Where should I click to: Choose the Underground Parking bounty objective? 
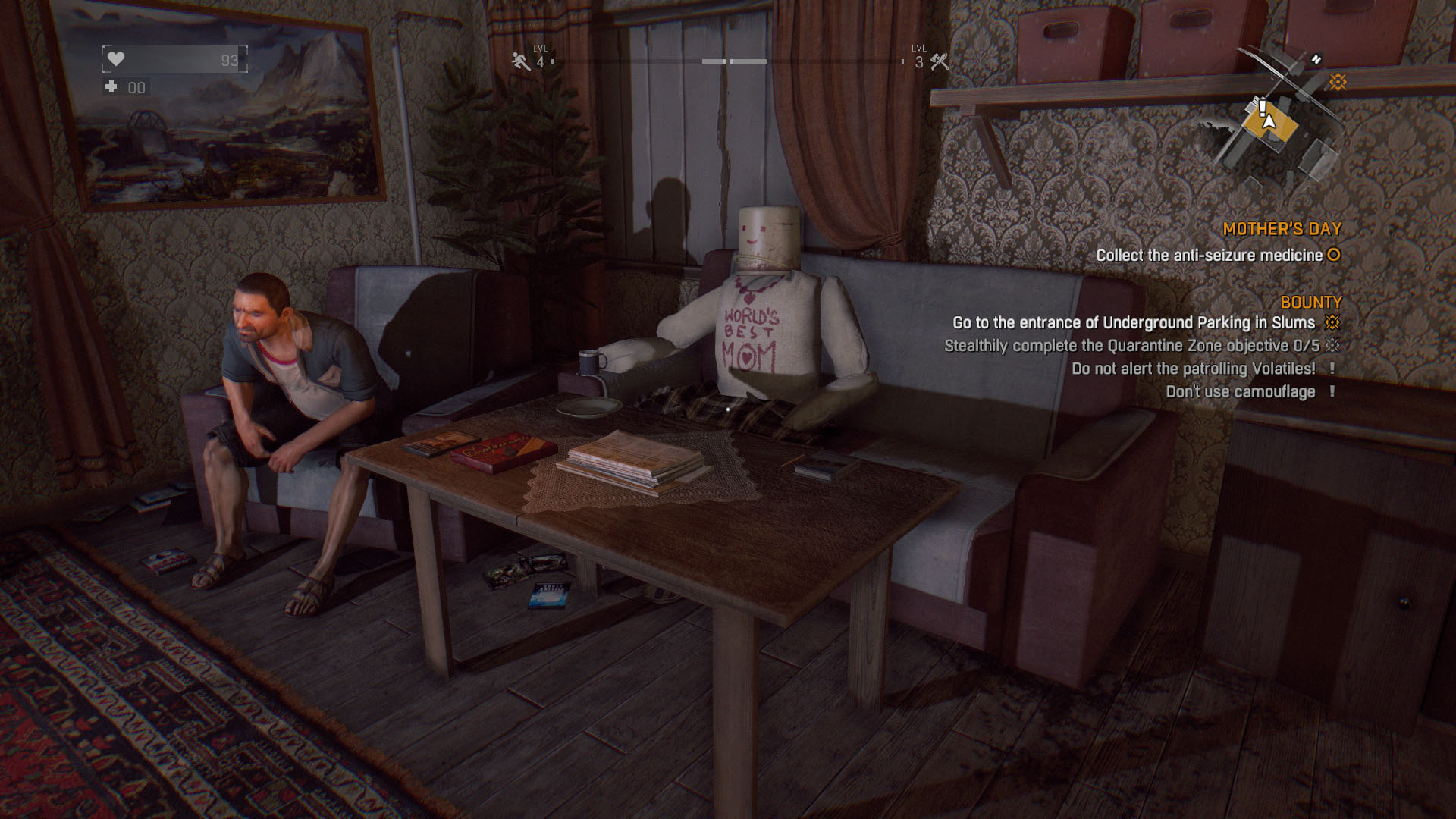[x=1133, y=323]
